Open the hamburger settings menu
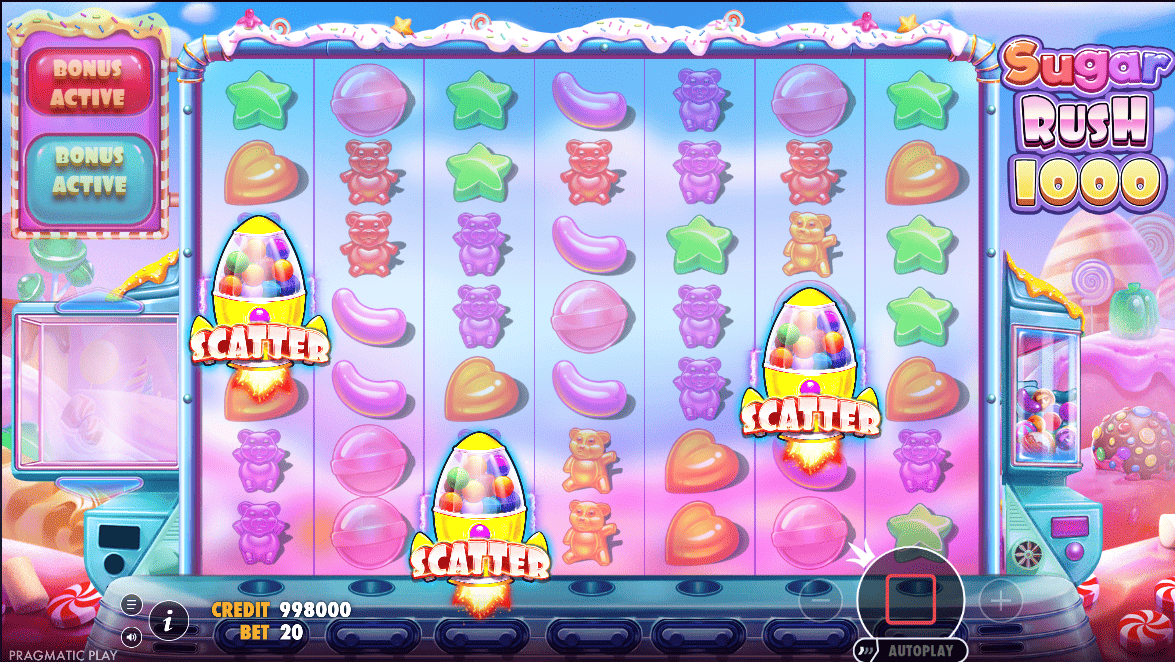 pyautogui.click(x=131, y=604)
